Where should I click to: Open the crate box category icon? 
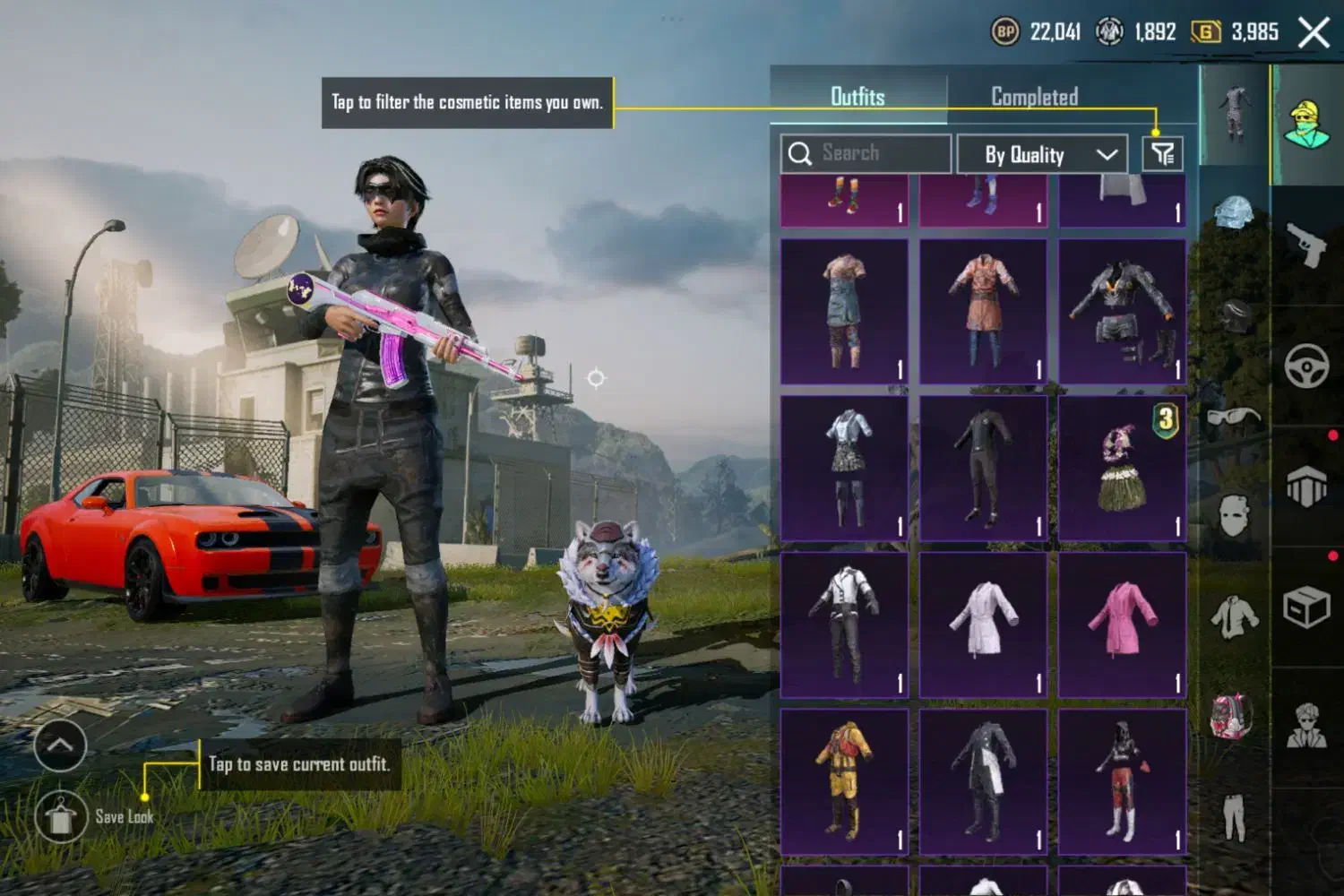1306,607
